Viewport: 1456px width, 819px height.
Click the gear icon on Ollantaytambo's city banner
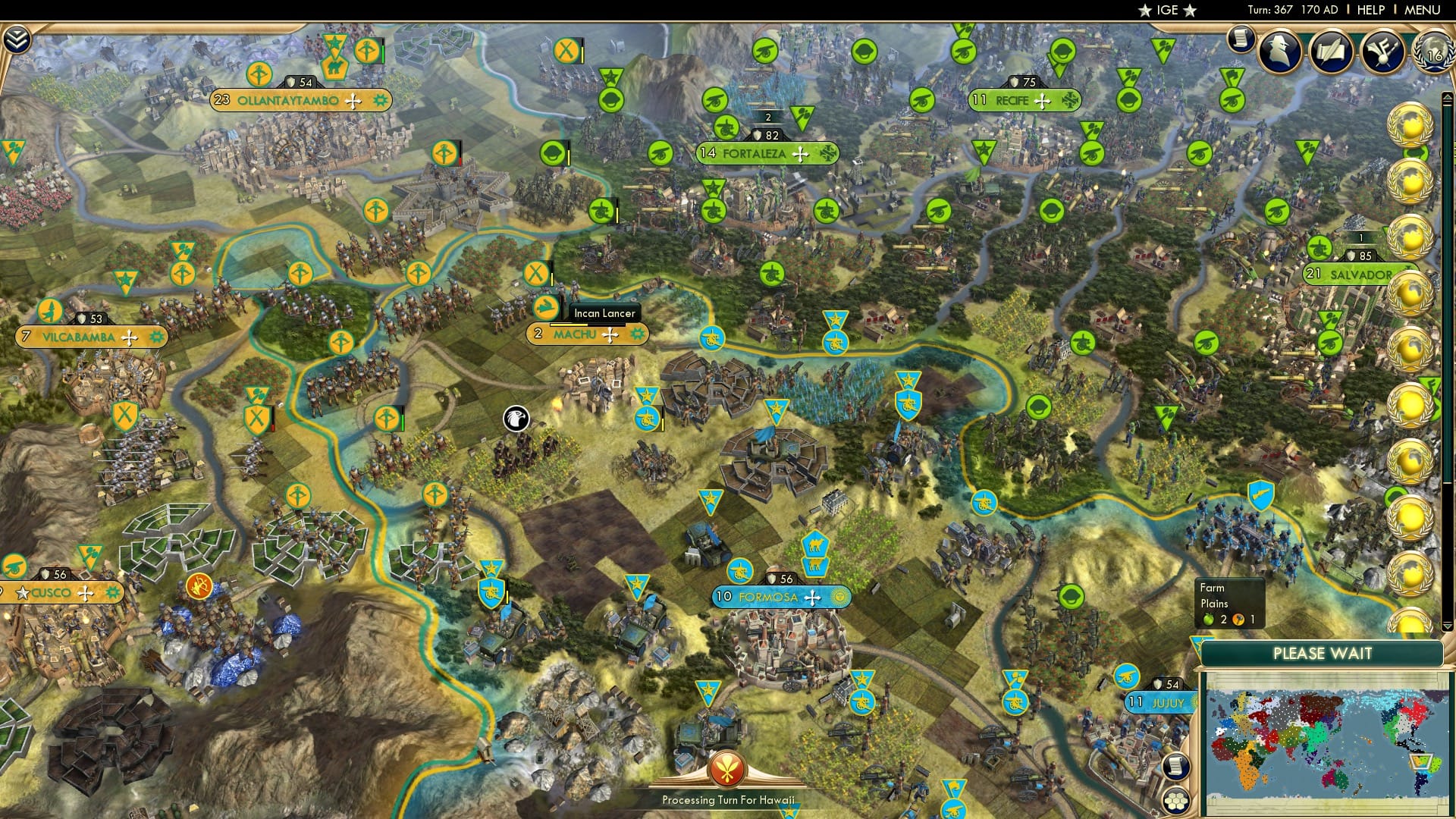[x=379, y=99]
